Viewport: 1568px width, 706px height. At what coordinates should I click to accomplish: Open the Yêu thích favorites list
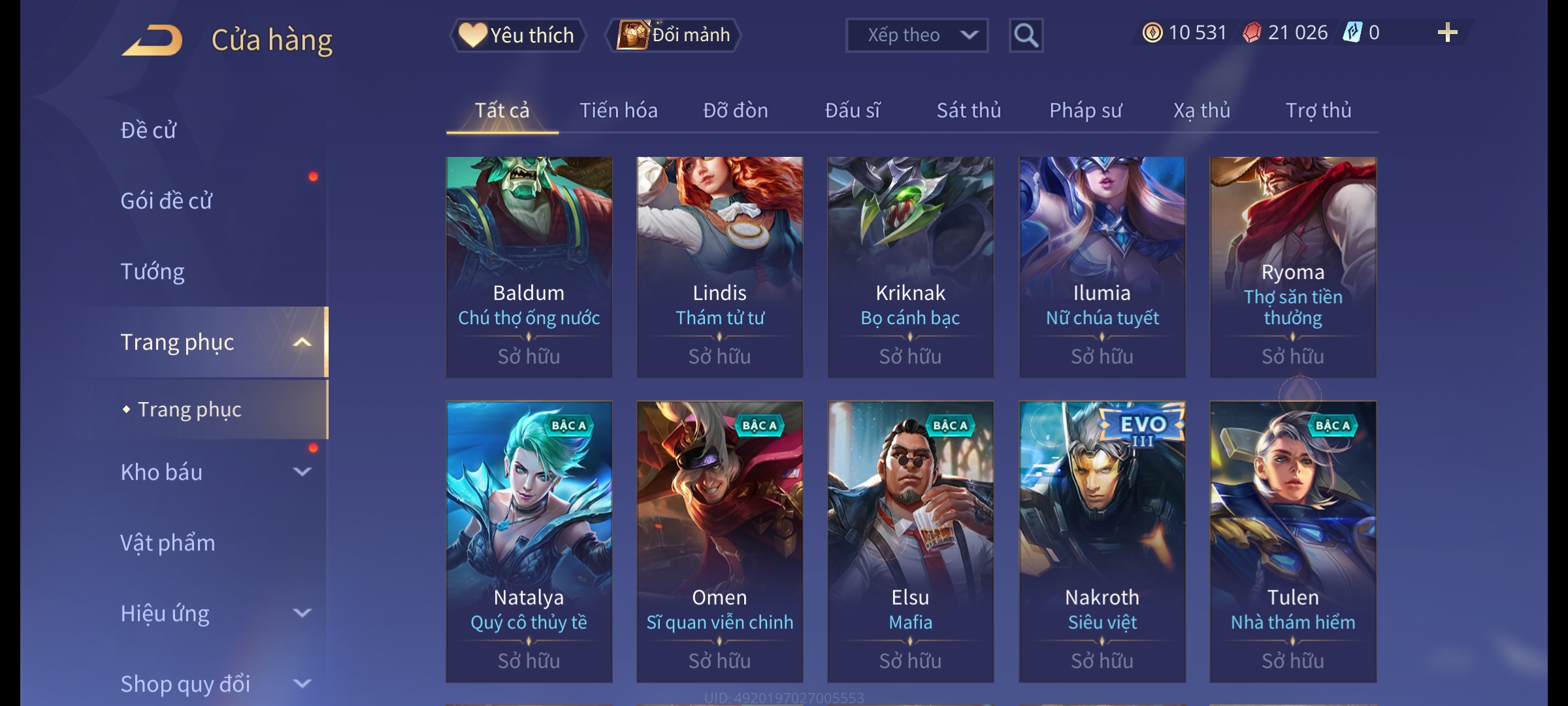pos(517,35)
